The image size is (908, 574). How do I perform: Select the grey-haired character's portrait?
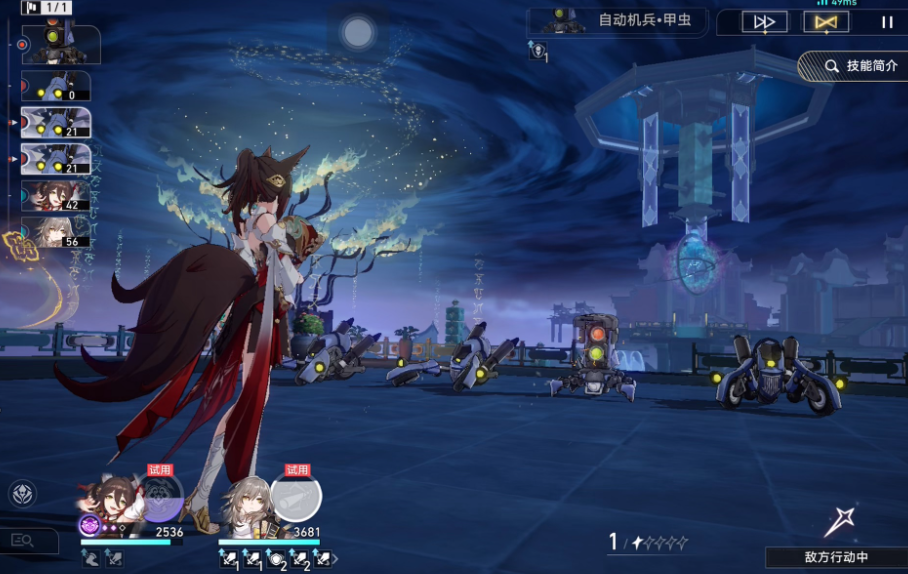pos(246,500)
